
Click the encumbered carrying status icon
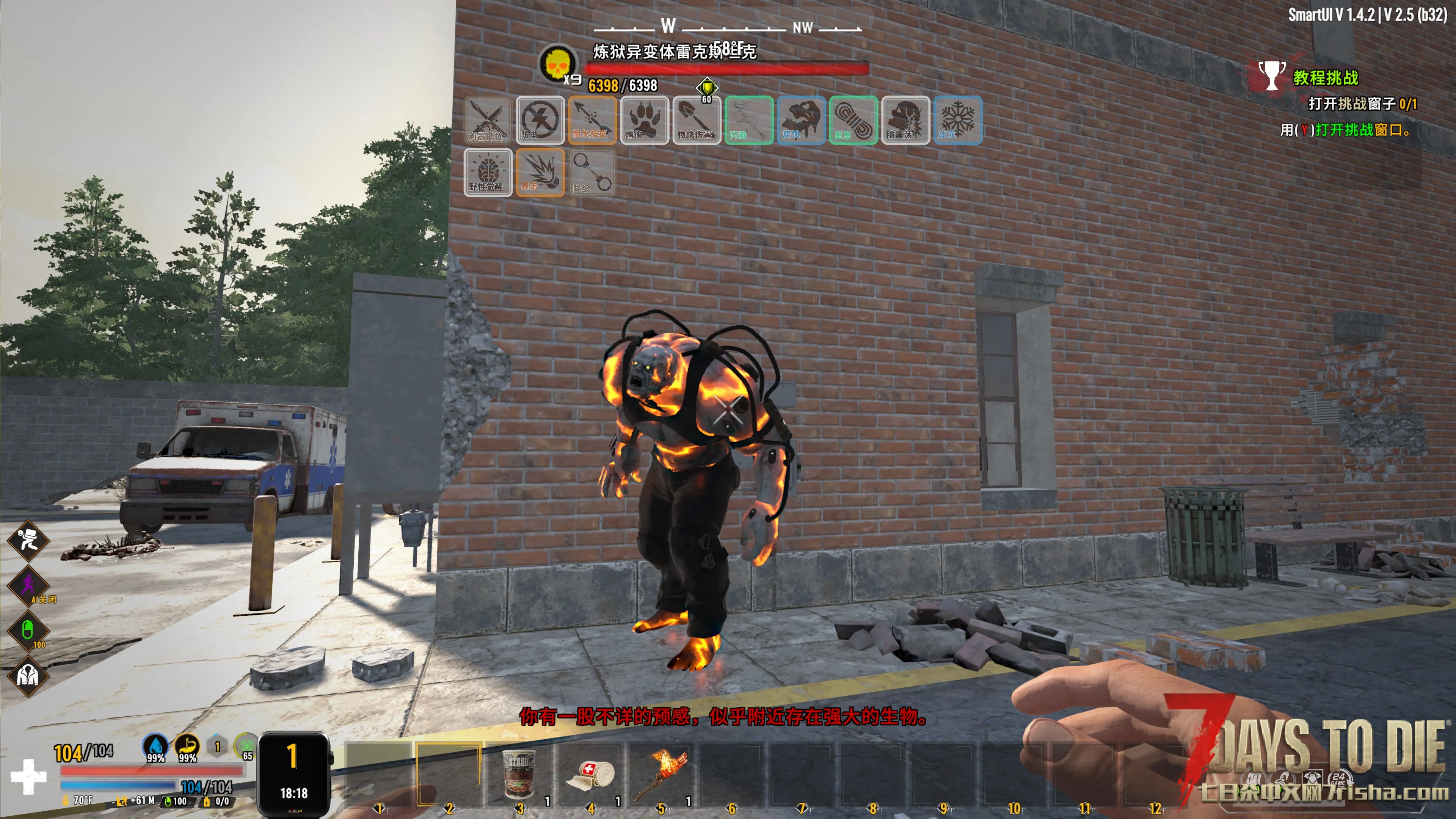[x=28, y=540]
